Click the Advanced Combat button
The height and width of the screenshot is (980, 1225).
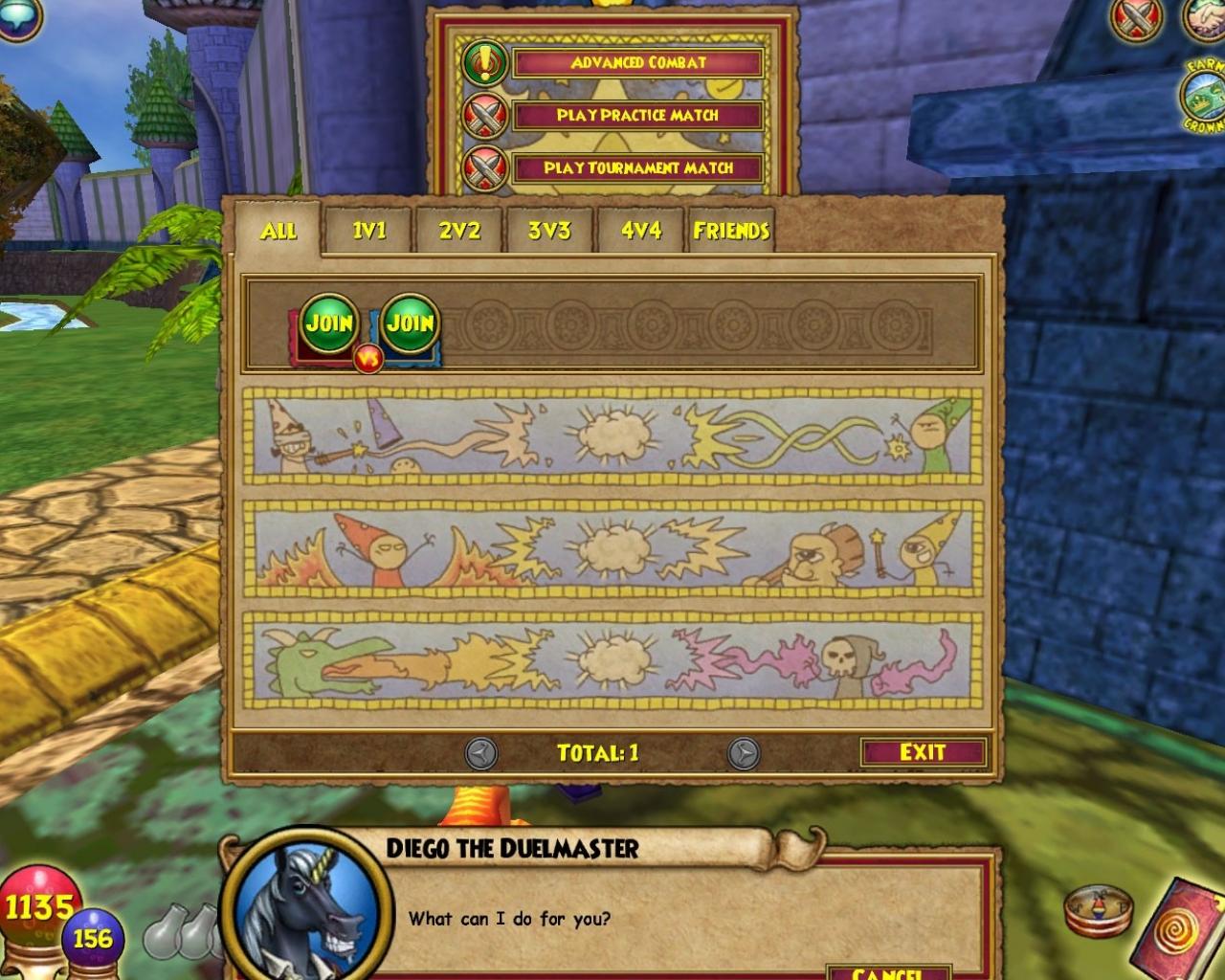(636, 65)
